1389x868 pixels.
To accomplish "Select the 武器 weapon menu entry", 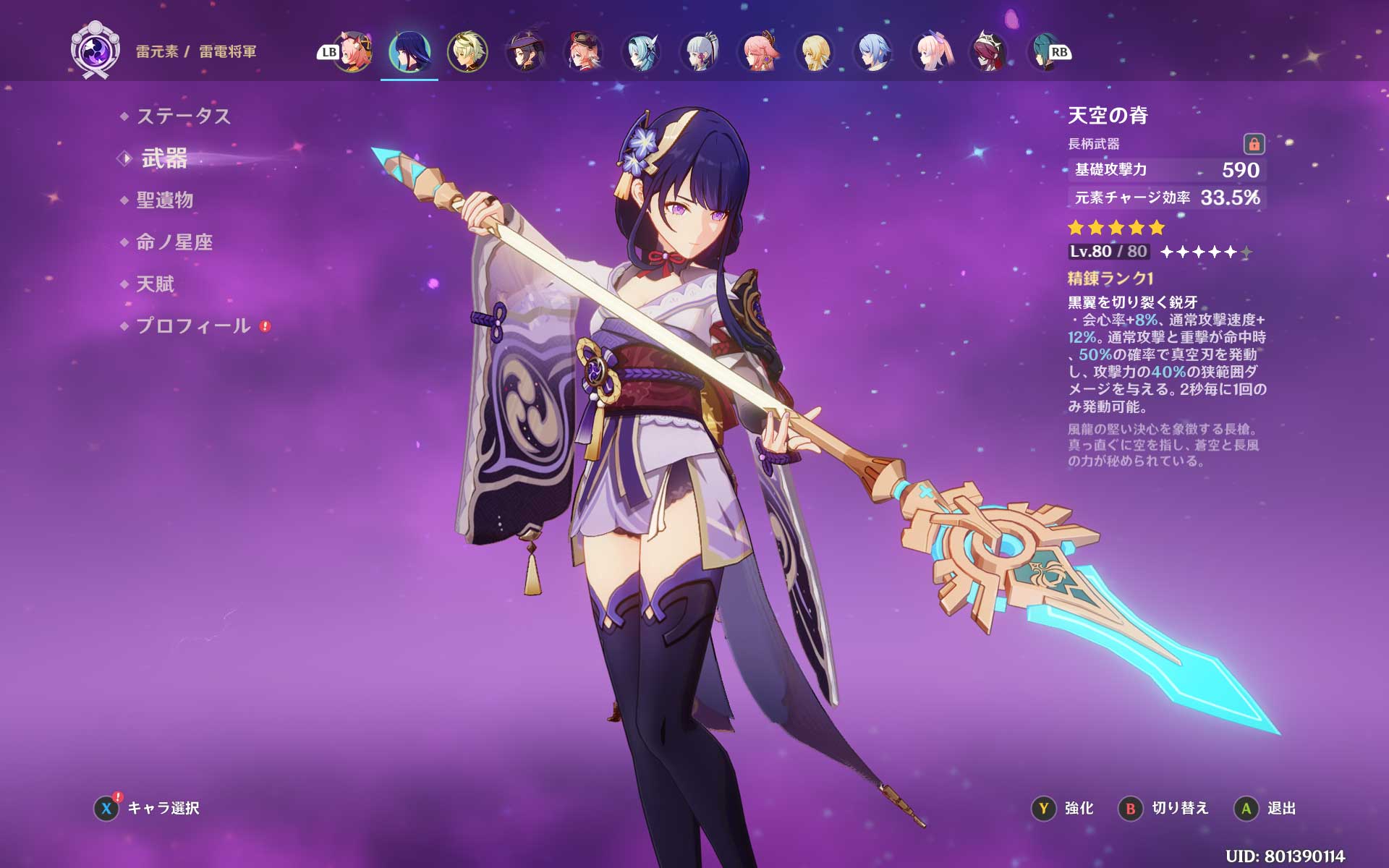I will point(164,158).
